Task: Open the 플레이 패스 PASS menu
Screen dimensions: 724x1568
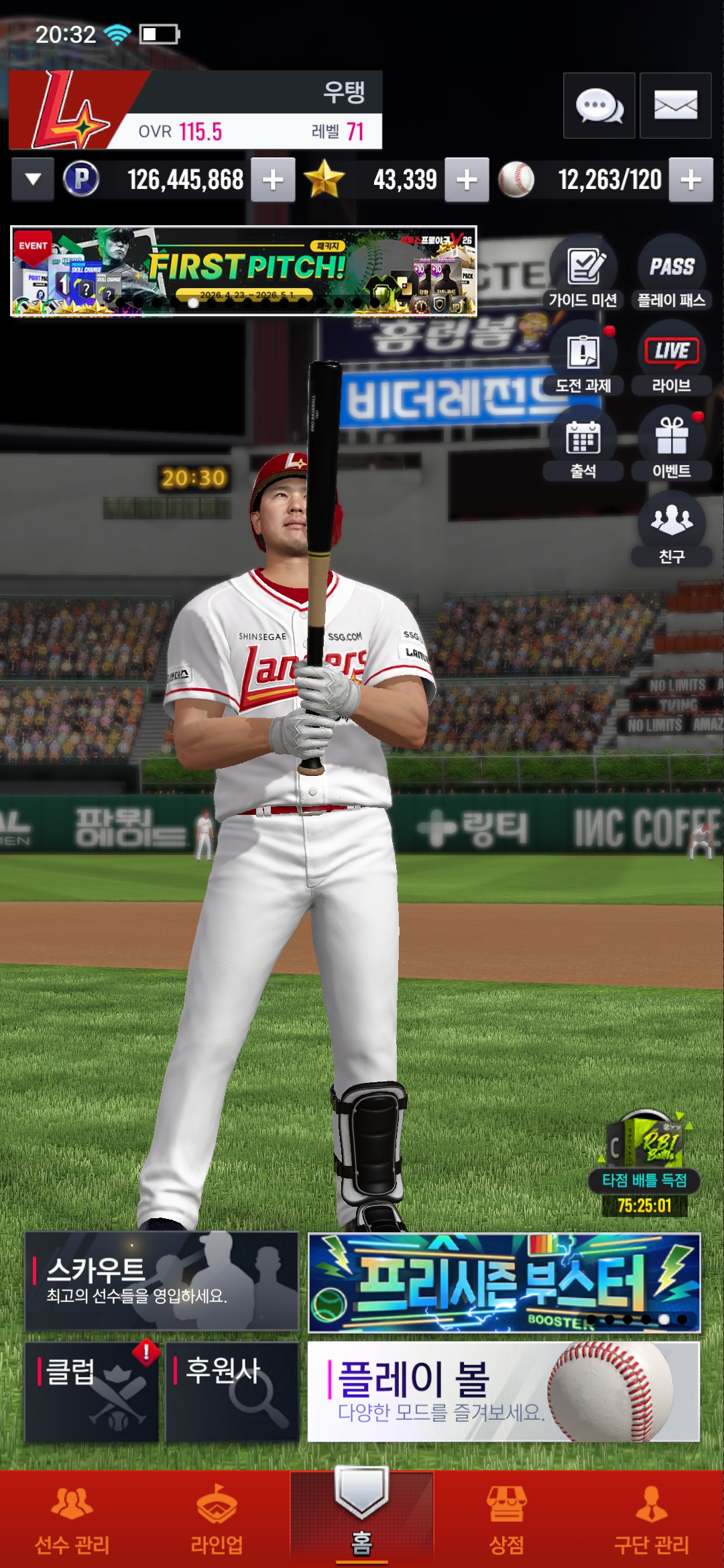Action: tap(671, 273)
